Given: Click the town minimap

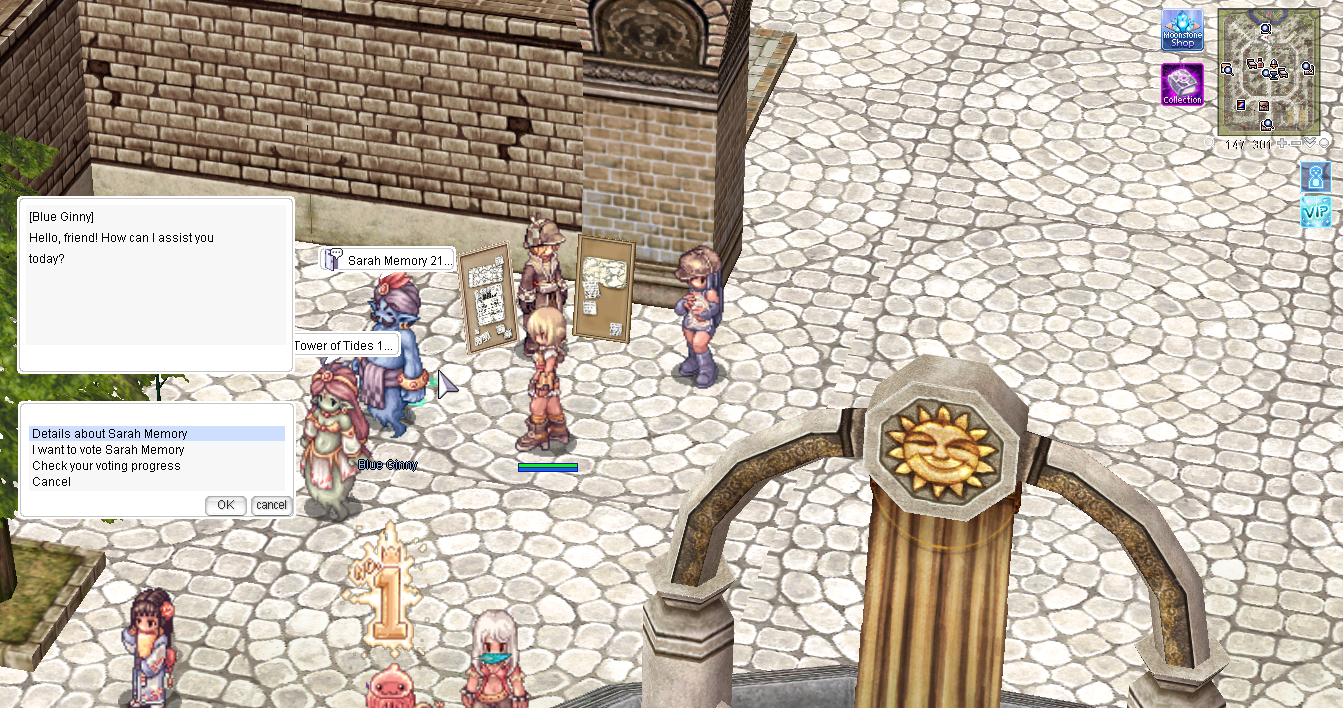Looking at the screenshot, I should (x=1268, y=72).
